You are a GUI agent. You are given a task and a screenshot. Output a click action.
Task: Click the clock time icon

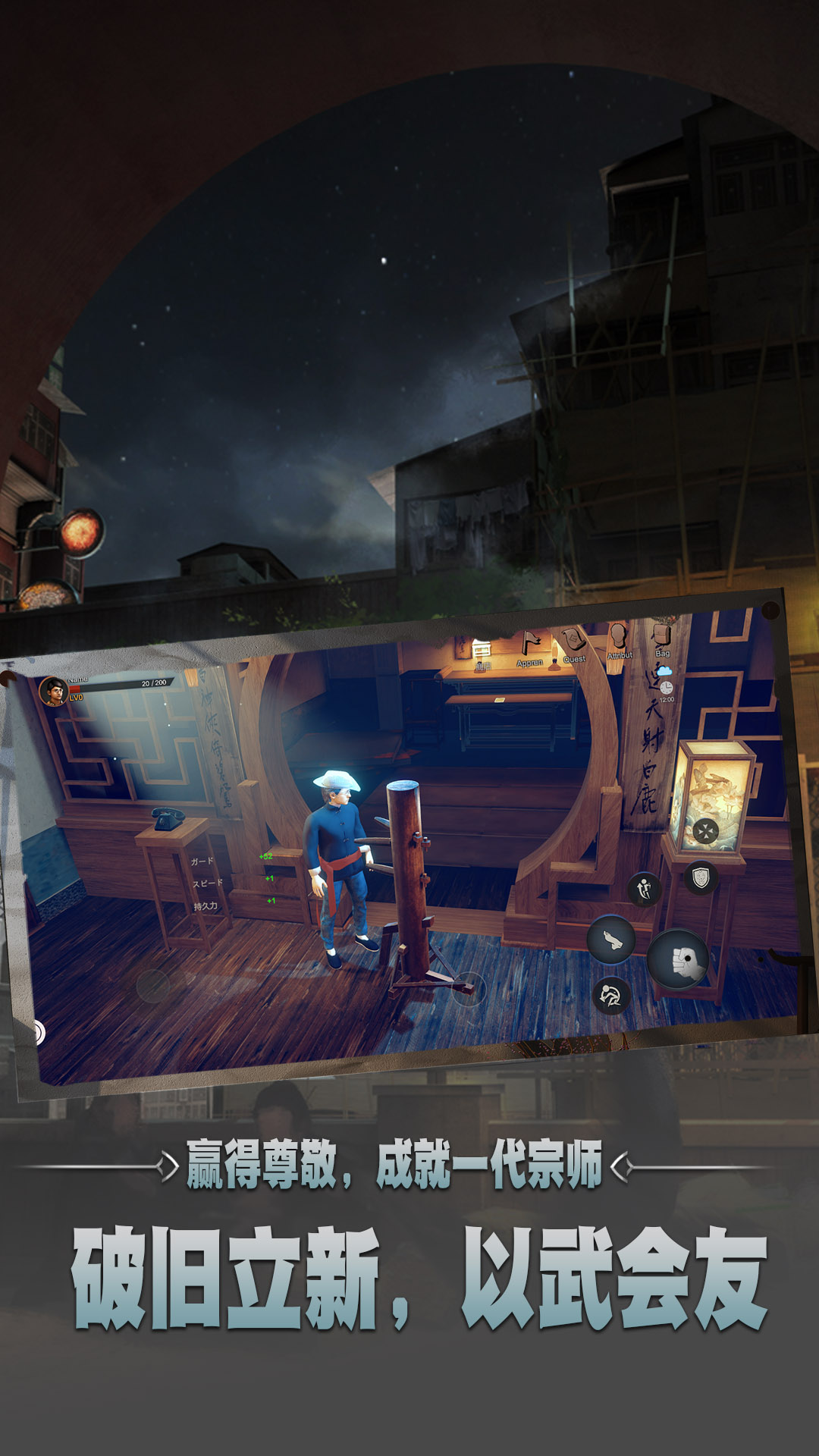pos(666,687)
